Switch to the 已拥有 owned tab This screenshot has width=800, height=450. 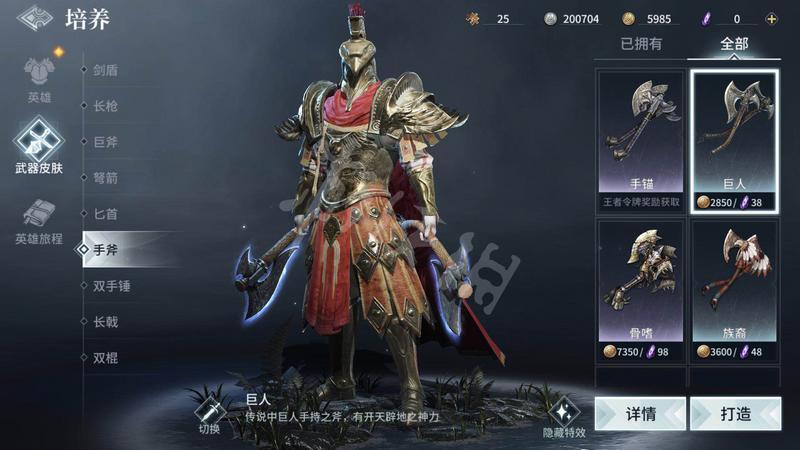[x=640, y=44]
